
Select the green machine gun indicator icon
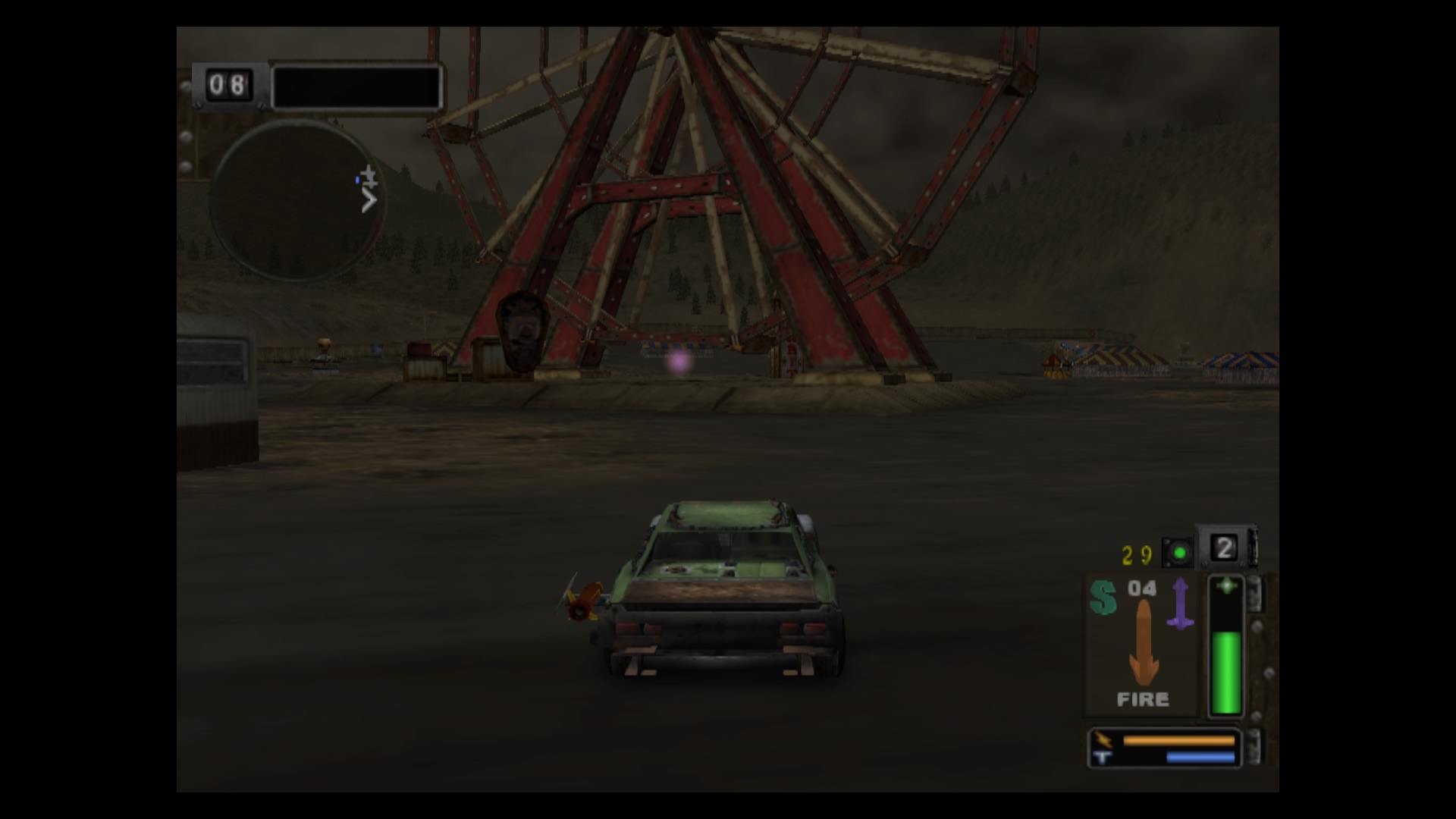coord(1178,553)
